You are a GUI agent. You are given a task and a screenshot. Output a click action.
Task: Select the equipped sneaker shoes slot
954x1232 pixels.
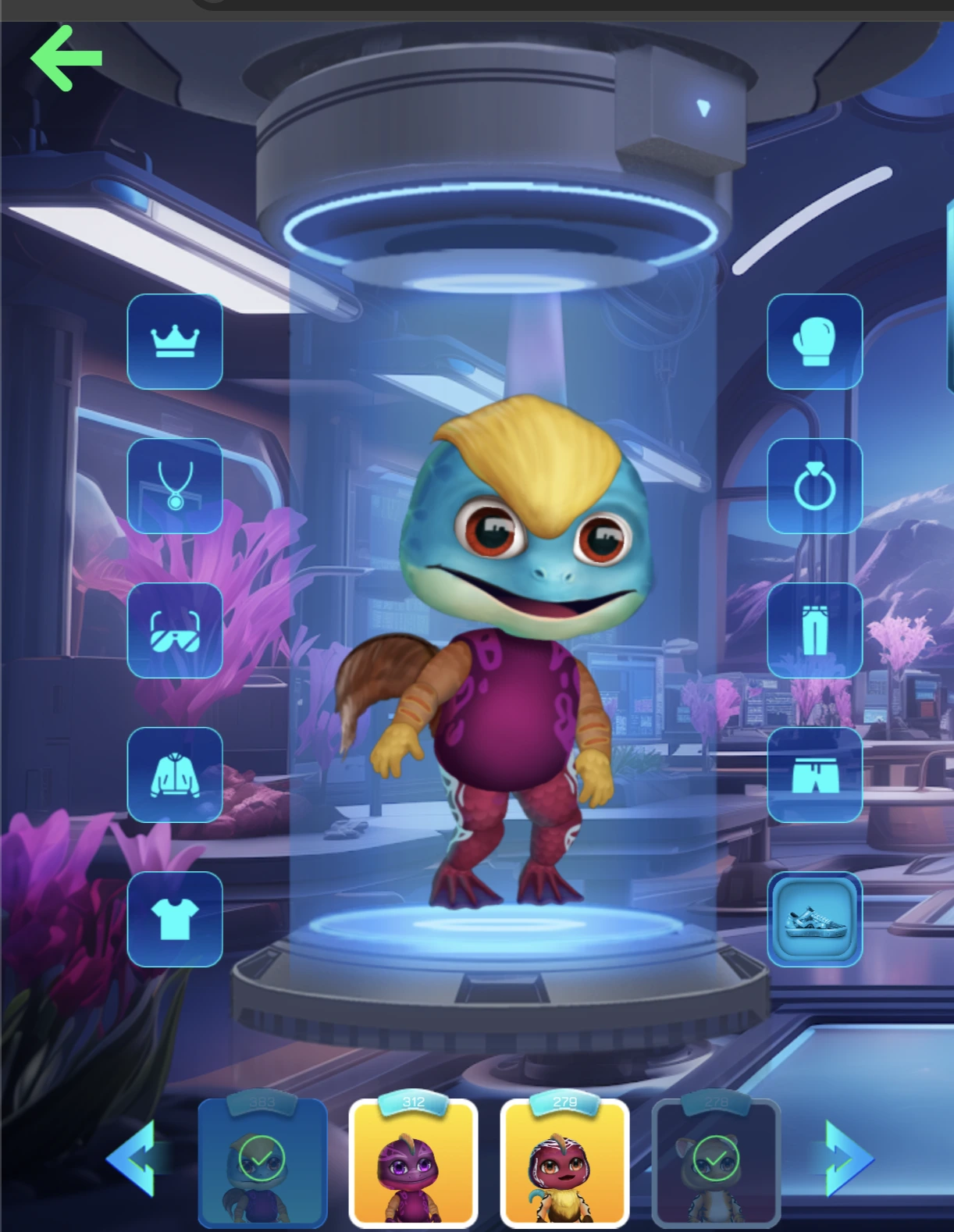point(814,919)
